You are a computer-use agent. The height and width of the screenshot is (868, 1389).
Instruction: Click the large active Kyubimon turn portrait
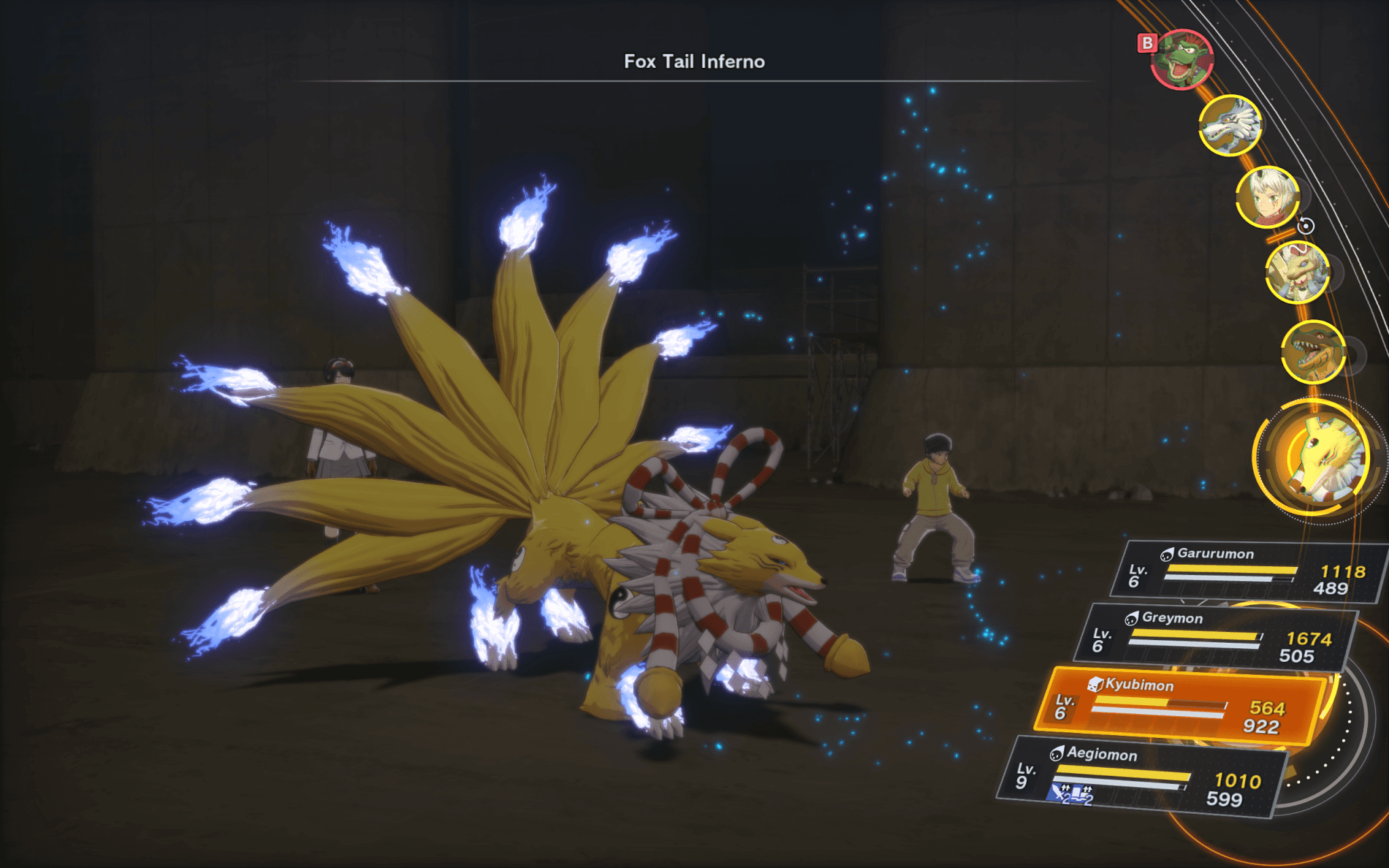(x=1317, y=458)
